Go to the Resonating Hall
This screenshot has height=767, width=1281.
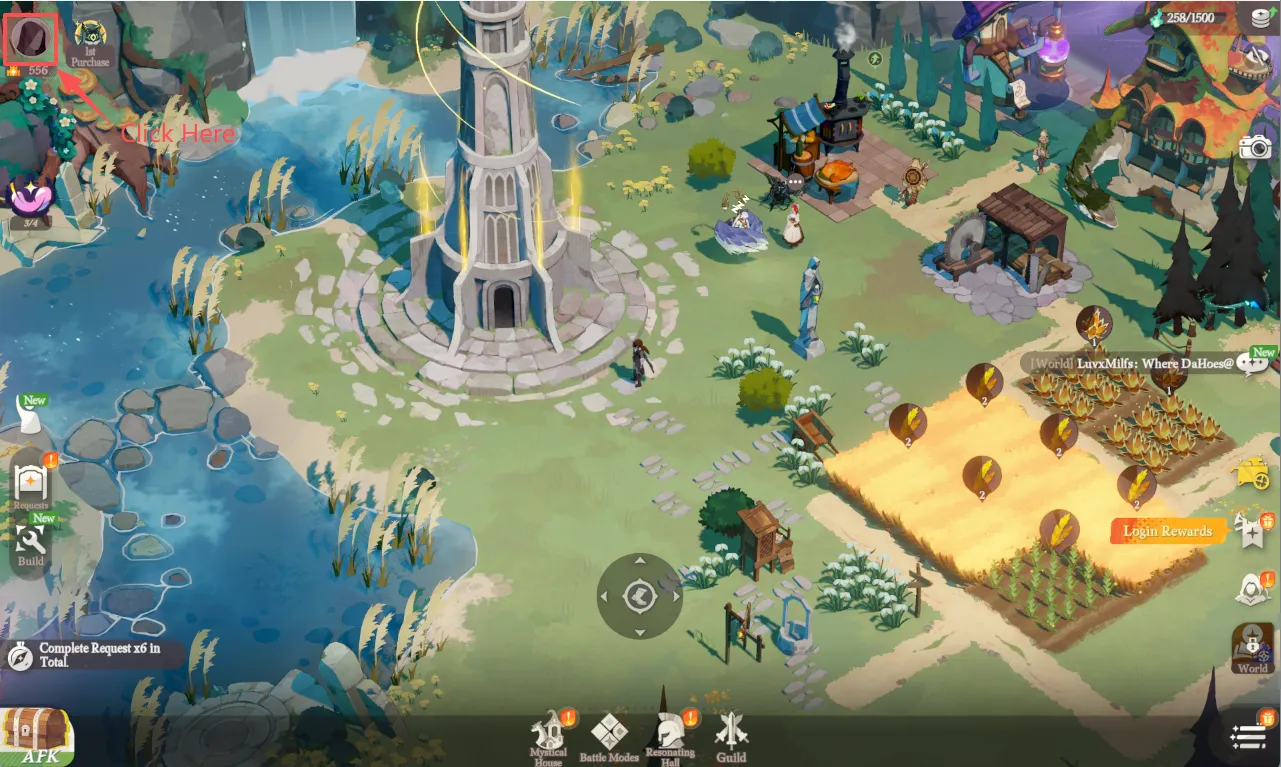click(x=670, y=738)
